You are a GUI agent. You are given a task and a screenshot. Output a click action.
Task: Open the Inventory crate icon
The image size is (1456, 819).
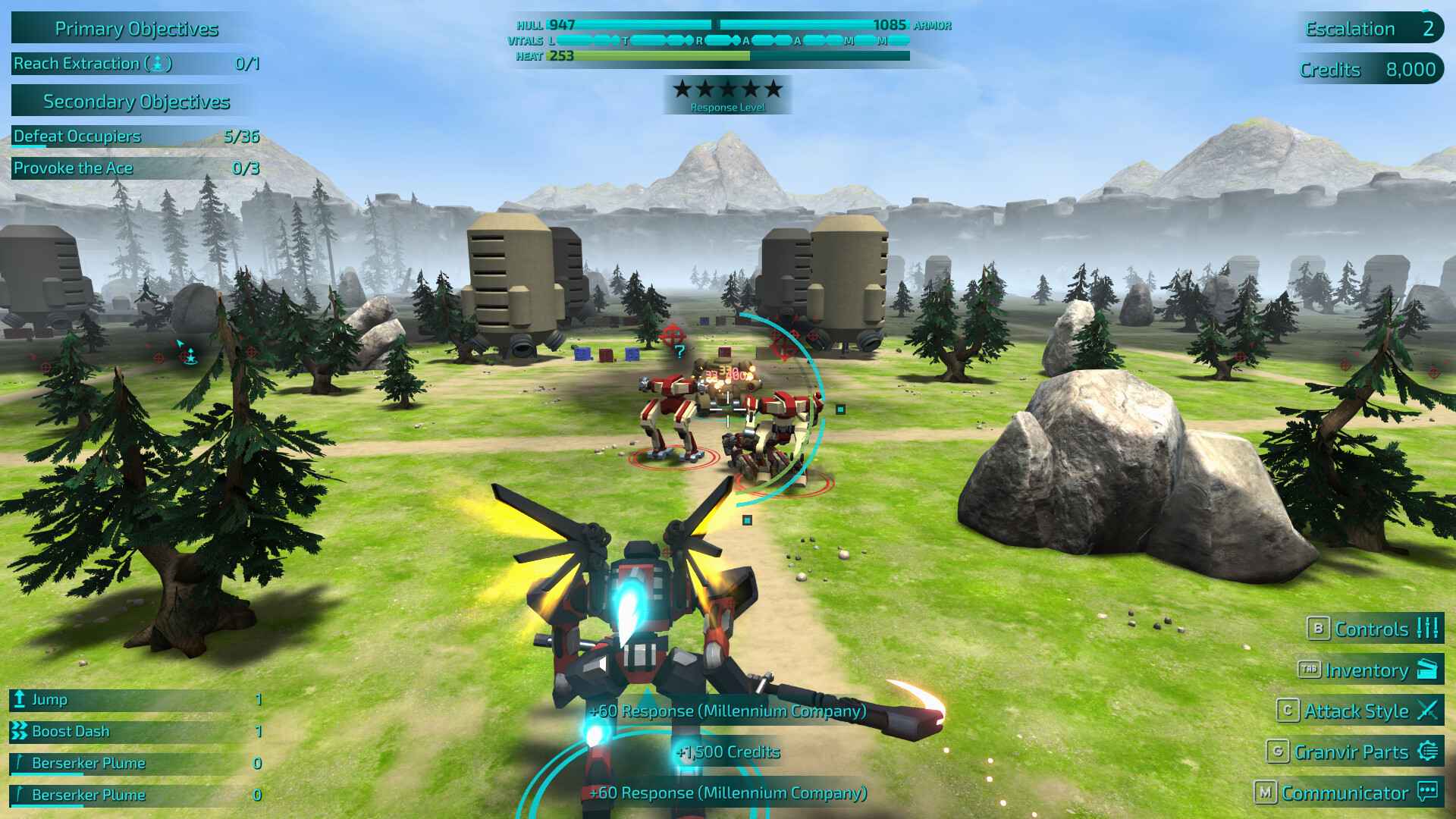1429,670
